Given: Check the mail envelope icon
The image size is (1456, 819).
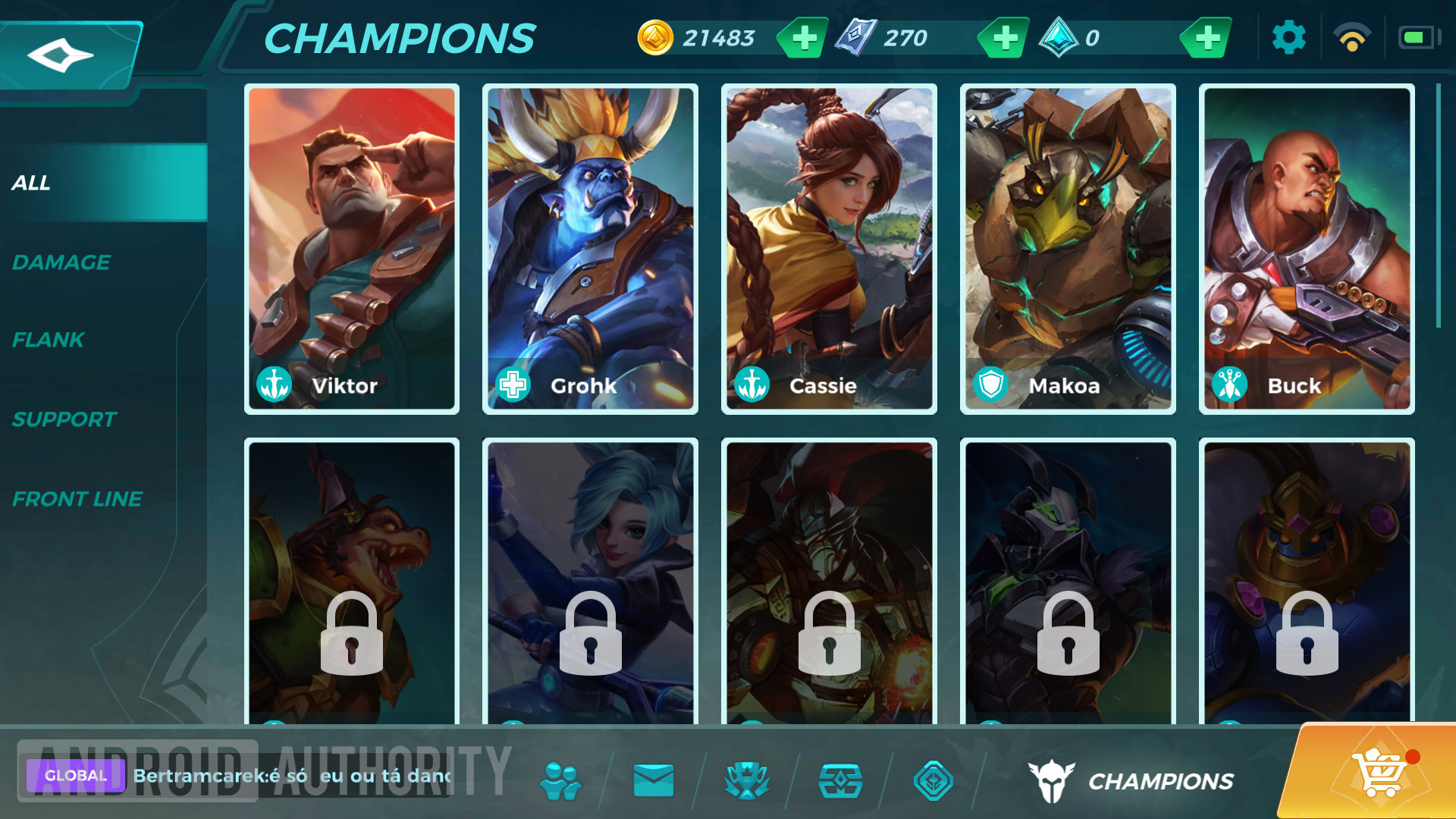Looking at the screenshot, I should [x=653, y=780].
